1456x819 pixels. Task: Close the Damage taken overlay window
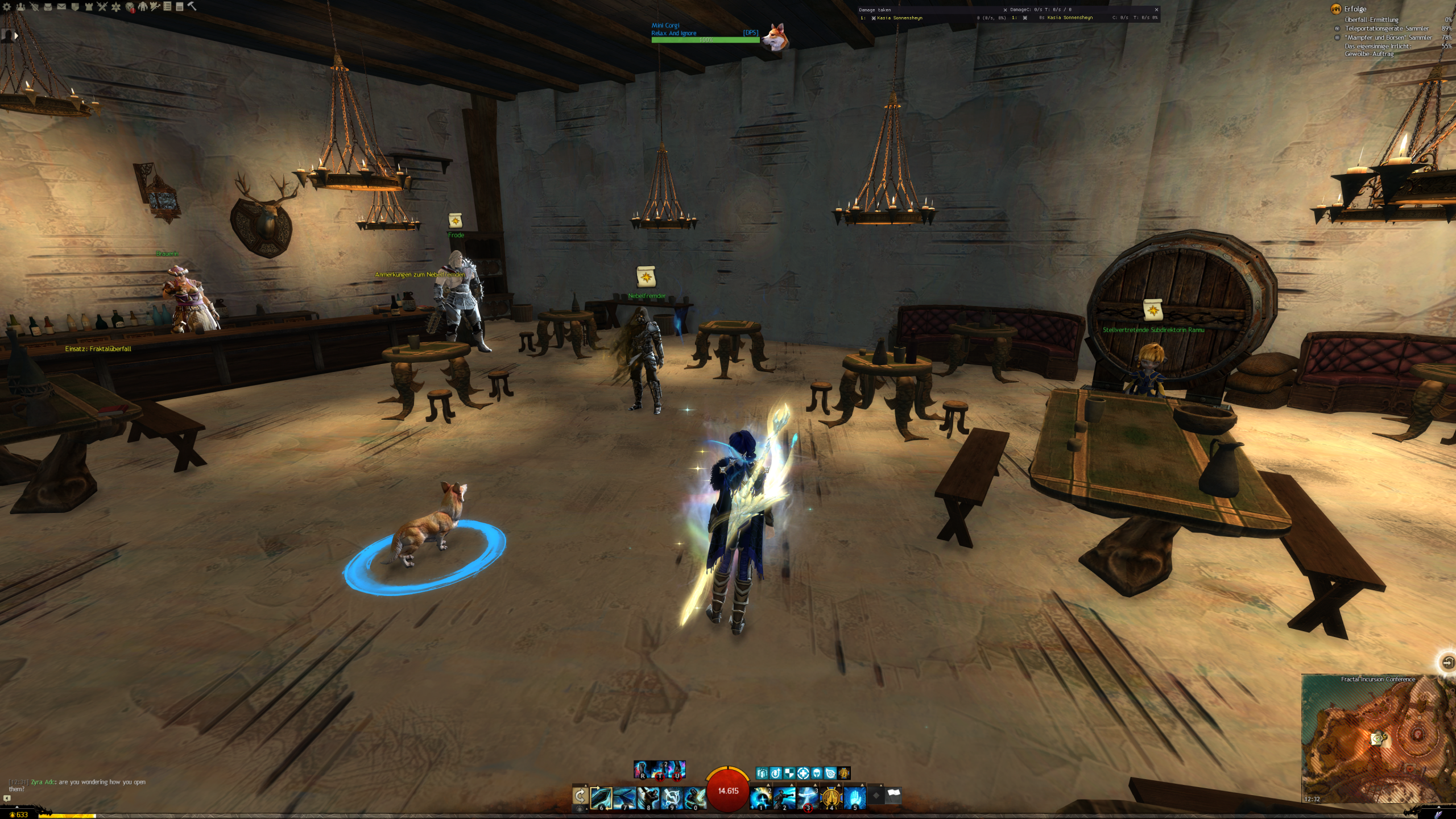click(x=1005, y=10)
